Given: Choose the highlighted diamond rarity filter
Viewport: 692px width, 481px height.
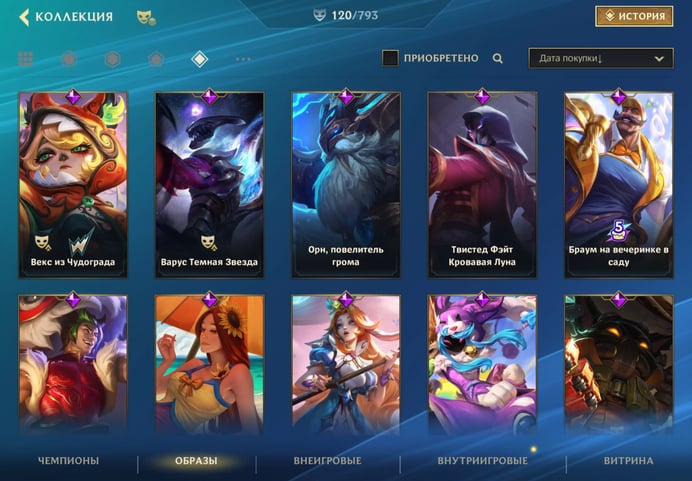Looking at the screenshot, I should coord(199,59).
